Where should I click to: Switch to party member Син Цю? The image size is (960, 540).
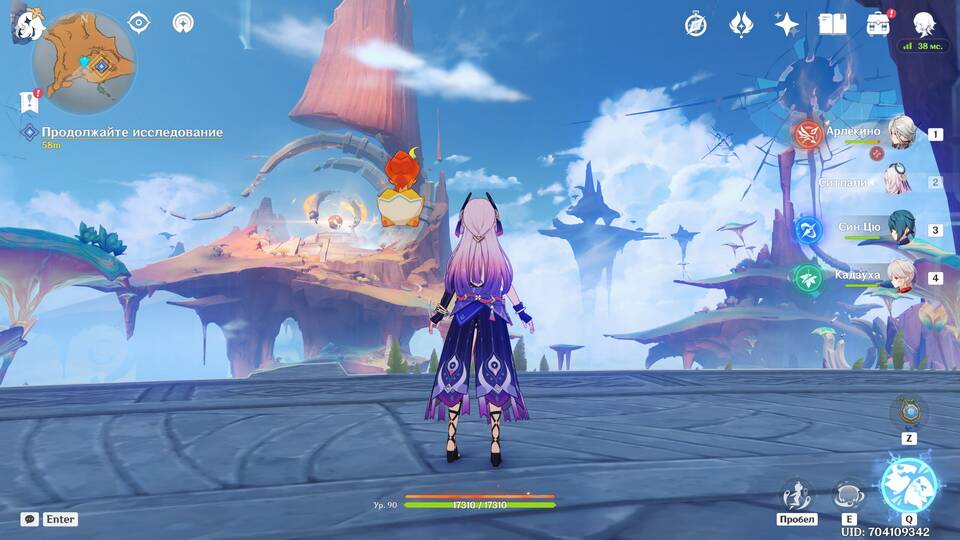900,230
